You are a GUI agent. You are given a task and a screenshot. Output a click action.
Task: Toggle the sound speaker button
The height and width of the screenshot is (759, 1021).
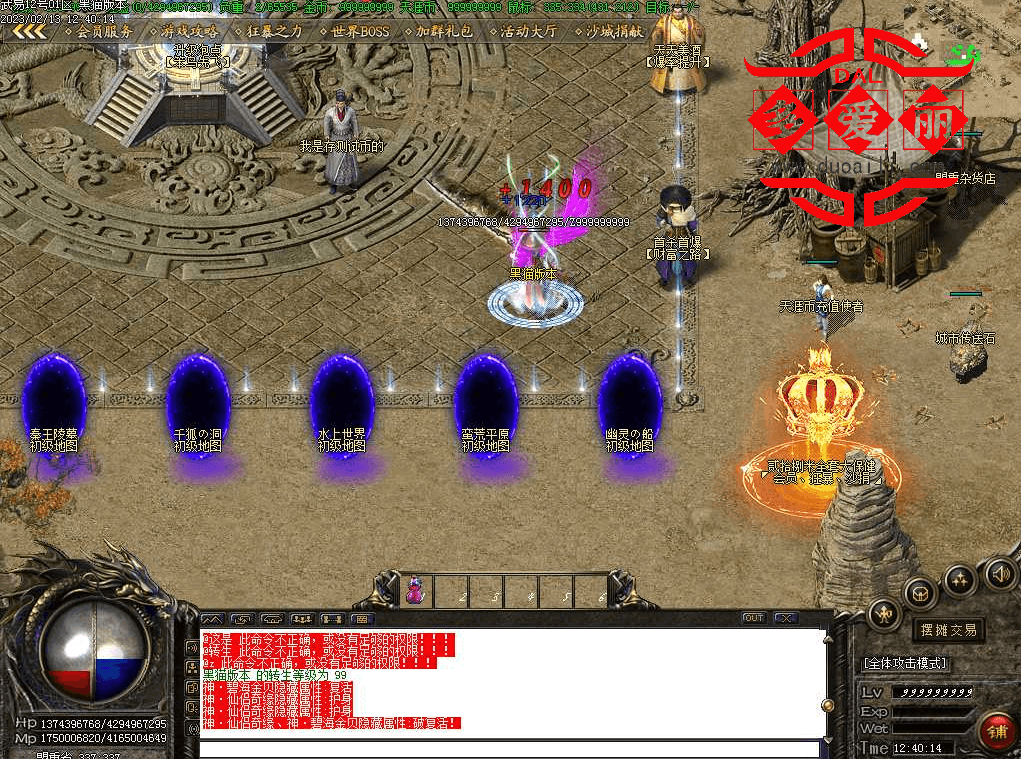[1000, 574]
